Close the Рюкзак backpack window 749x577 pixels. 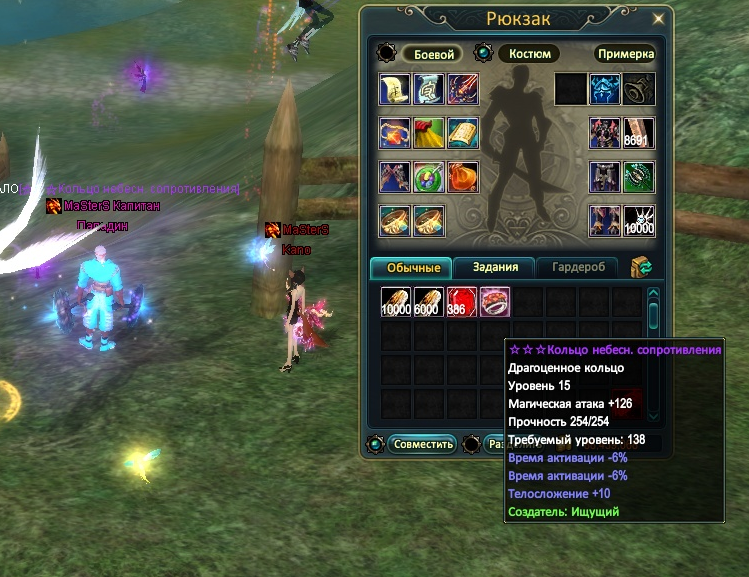[658, 18]
